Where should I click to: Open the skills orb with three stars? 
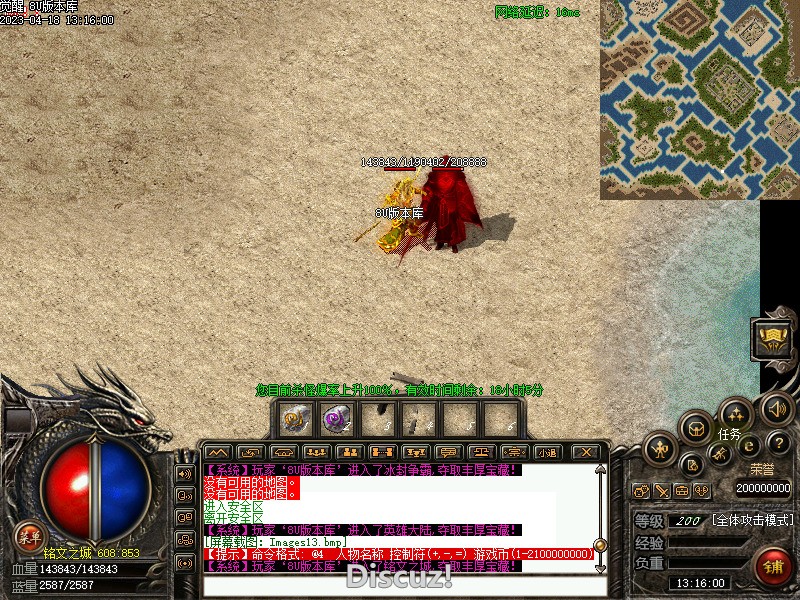[735, 413]
